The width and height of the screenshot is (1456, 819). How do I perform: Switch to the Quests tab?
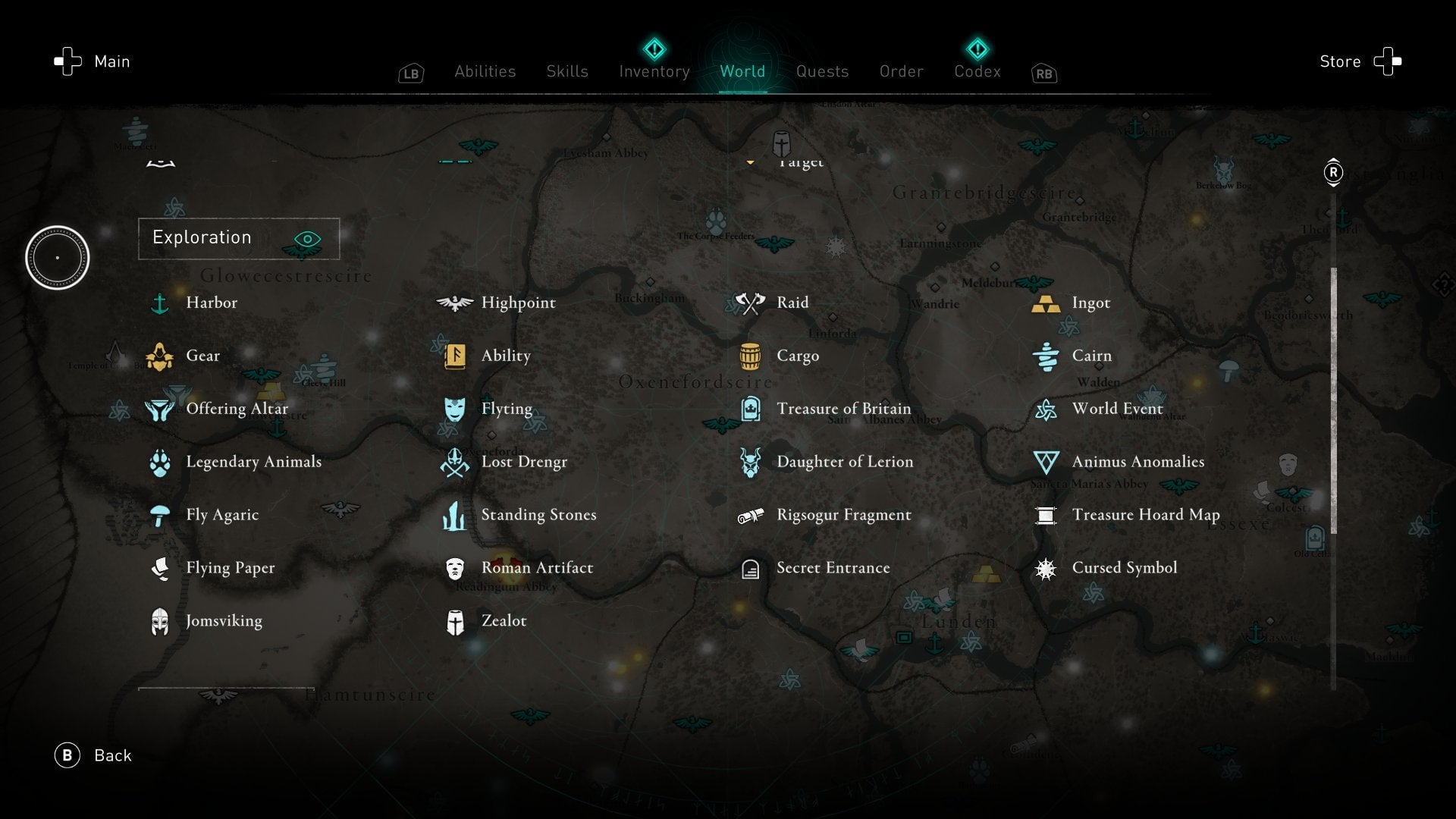click(x=822, y=71)
